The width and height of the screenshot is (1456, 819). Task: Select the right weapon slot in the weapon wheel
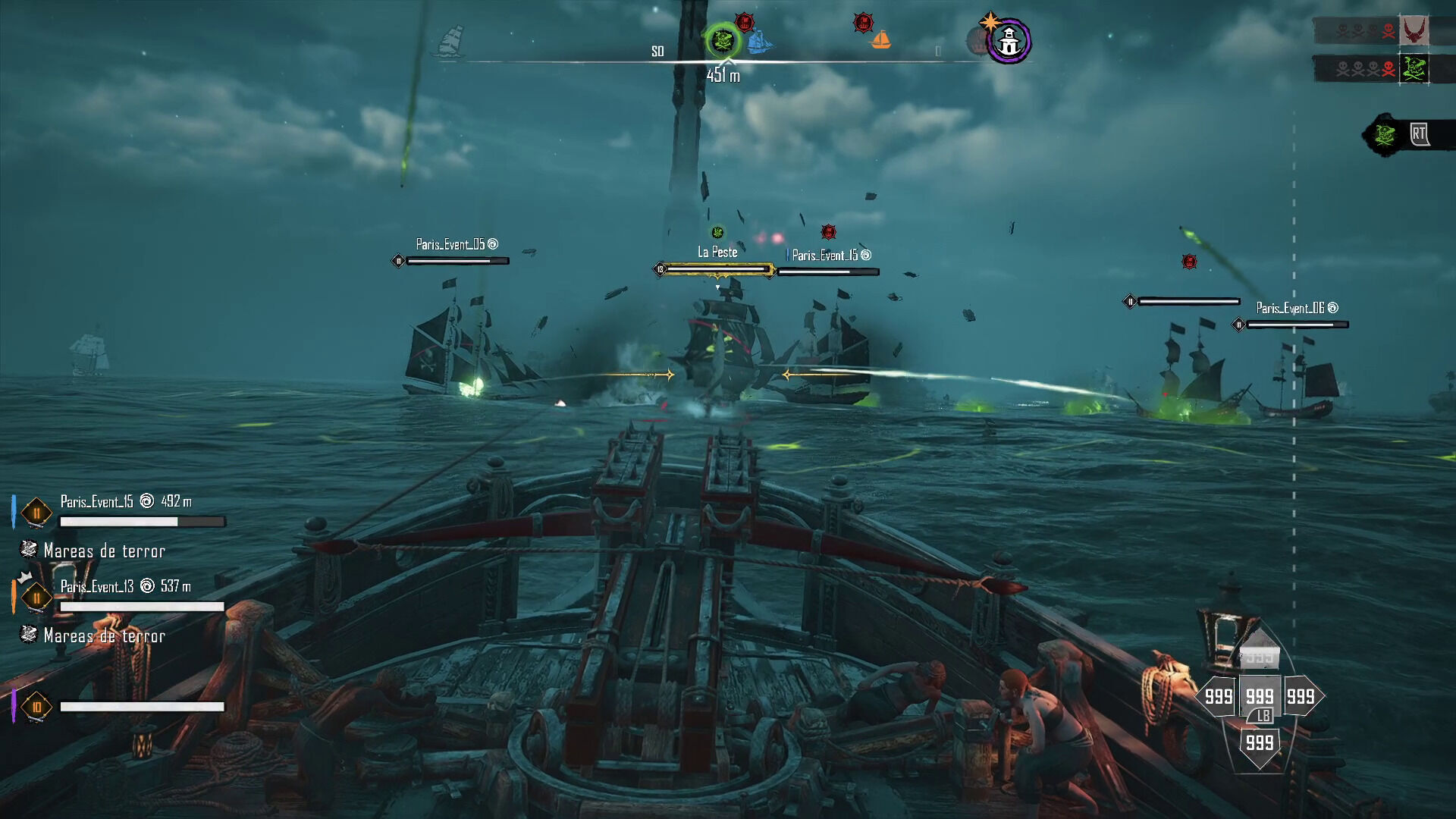1301,696
